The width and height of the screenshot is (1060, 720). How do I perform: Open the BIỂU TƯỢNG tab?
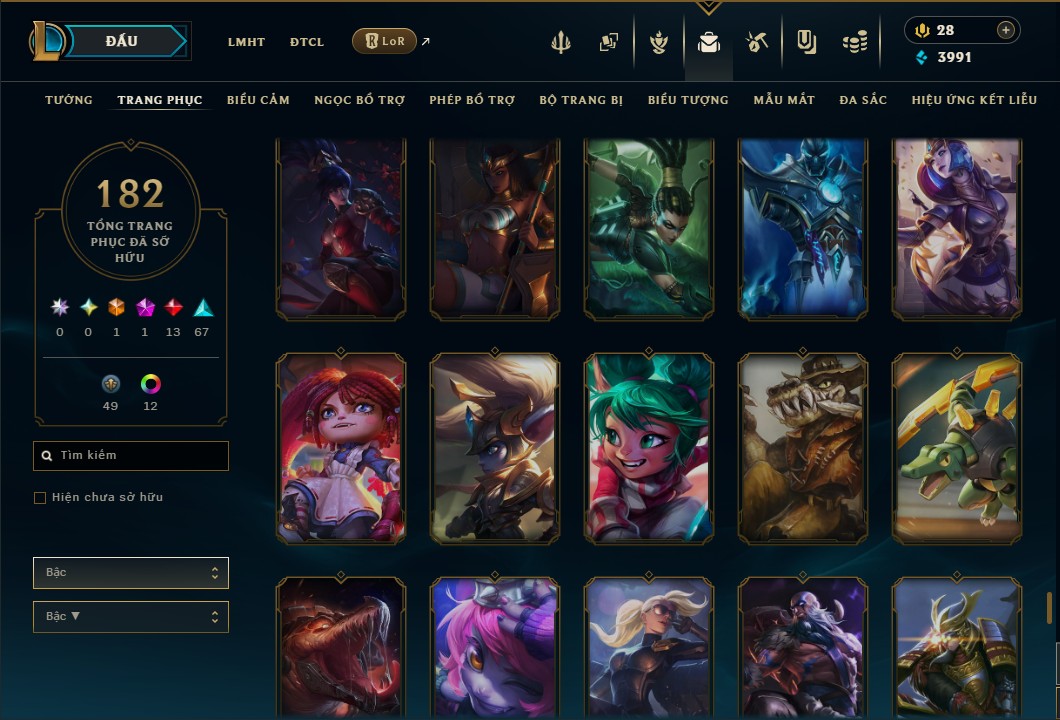[688, 100]
